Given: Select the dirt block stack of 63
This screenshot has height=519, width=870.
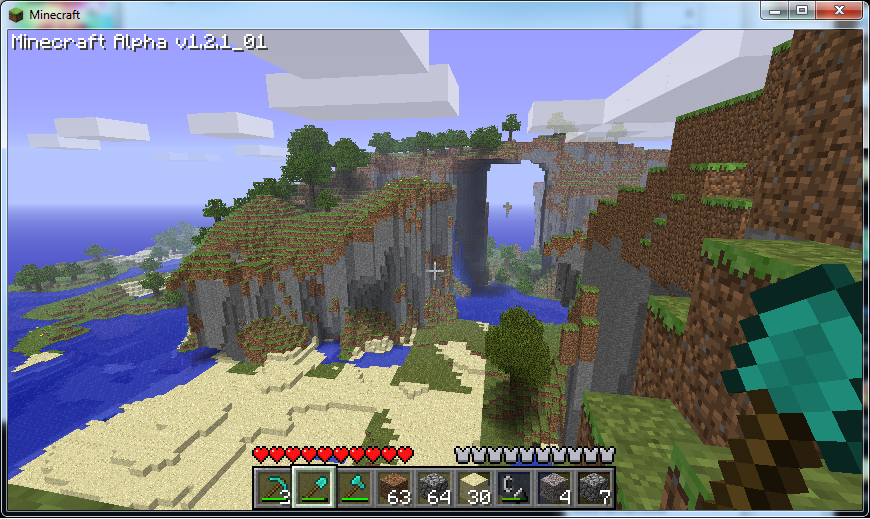Looking at the screenshot, I should coord(392,487).
